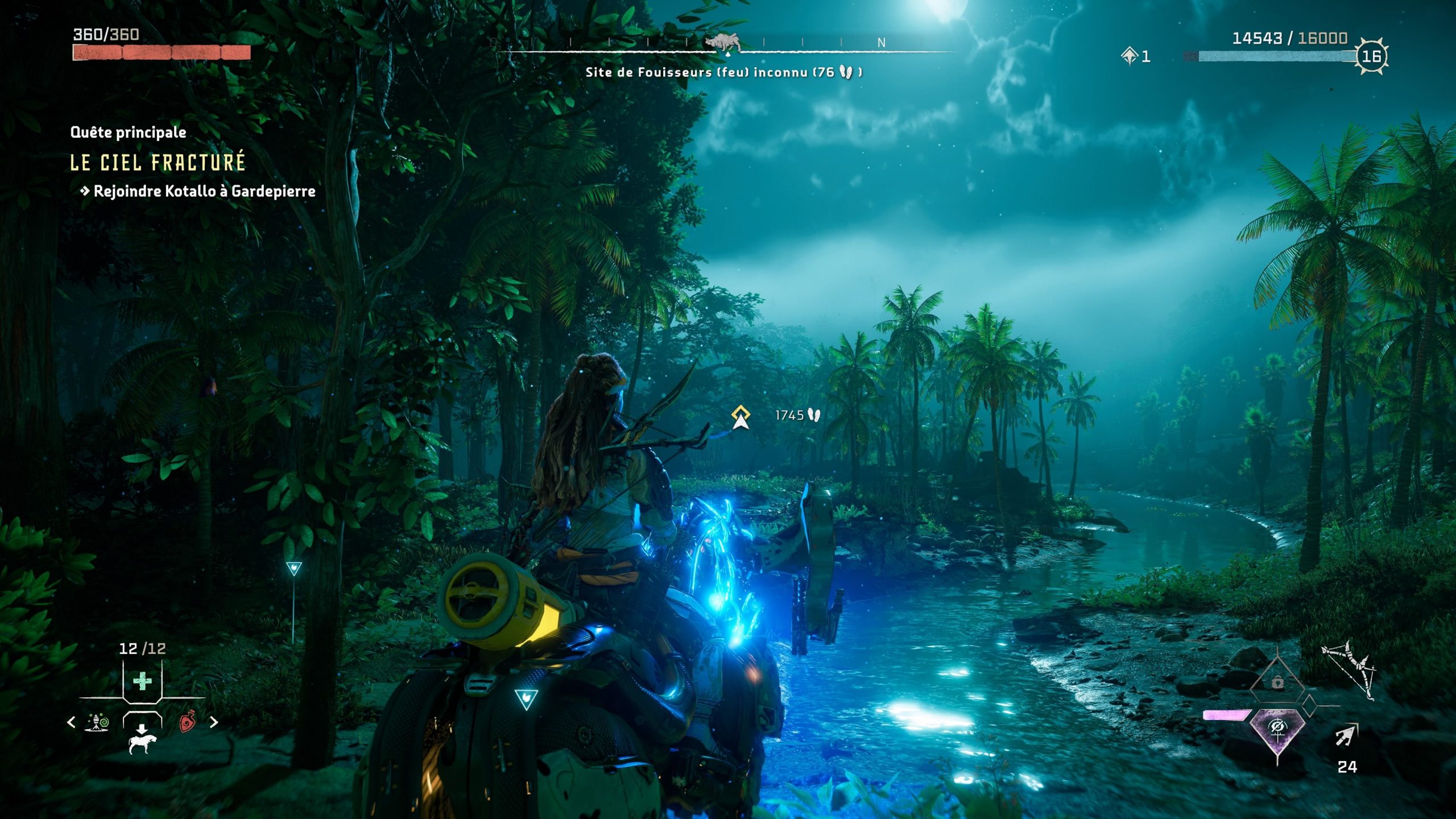Select the healing medicine pouch icon
This screenshot has height=819, width=1456.
[x=142, y=680]
